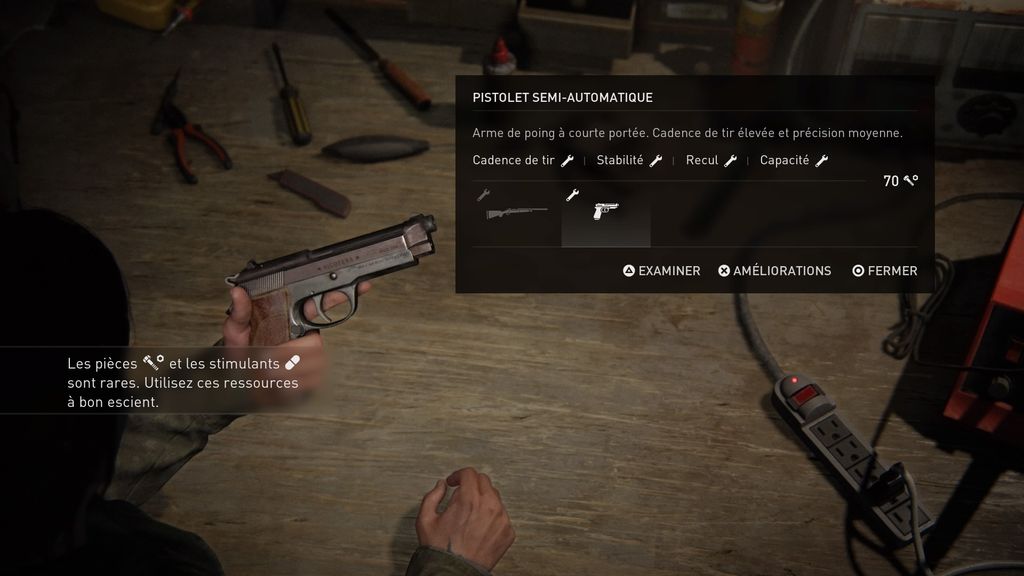Select the semi-automatic pistol slot
The height and width of the screenshot is (576, 1024).
pyautogui.click(x=605, y=213)
